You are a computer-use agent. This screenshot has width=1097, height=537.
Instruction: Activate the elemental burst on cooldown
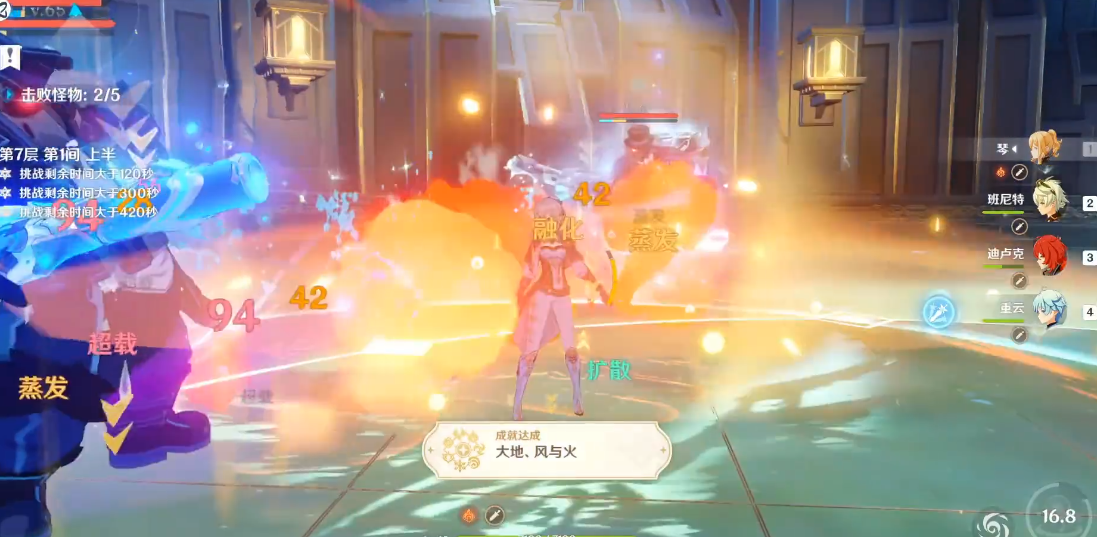click(1058, 510)
